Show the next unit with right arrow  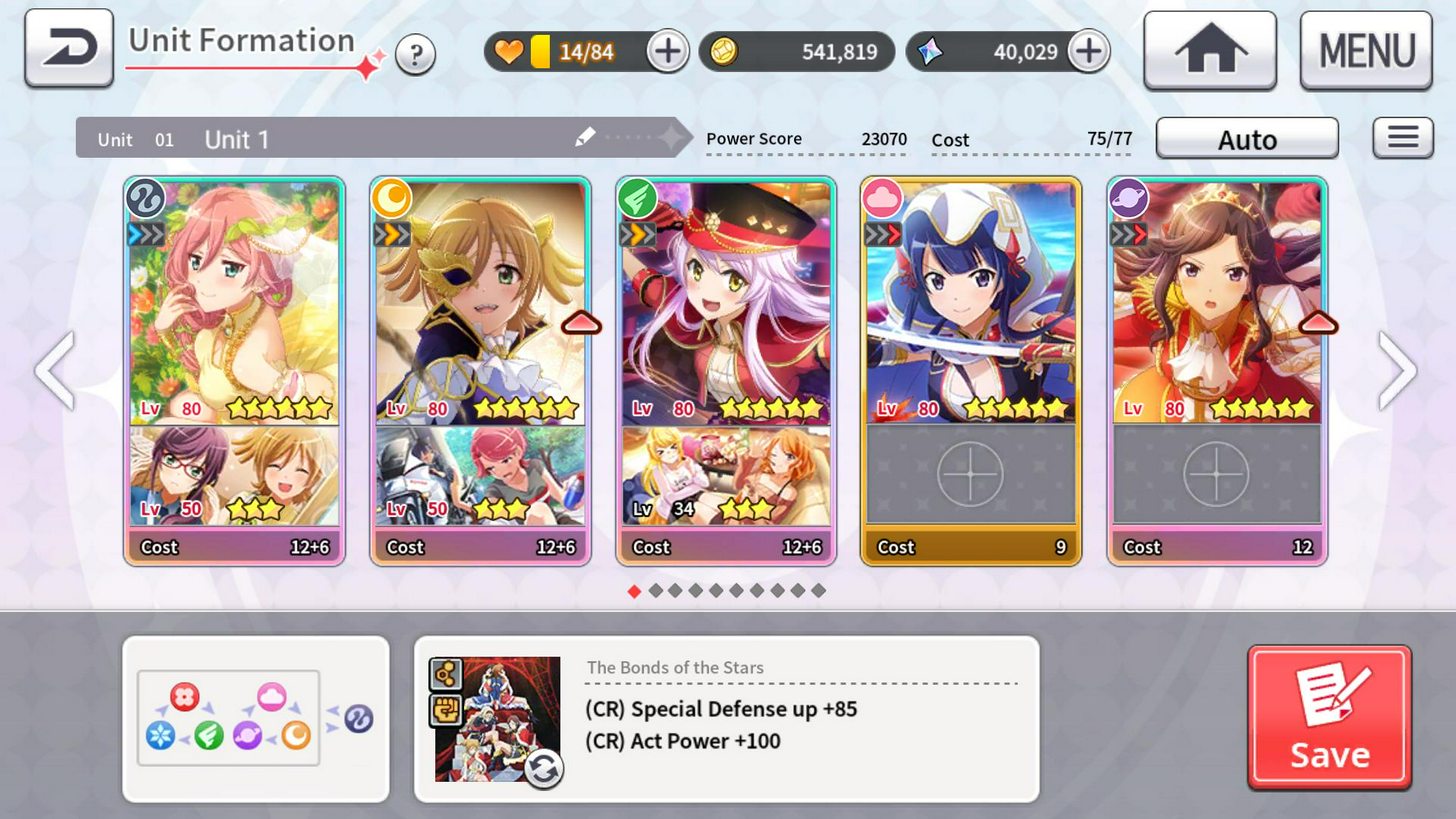coord(1397,371)
